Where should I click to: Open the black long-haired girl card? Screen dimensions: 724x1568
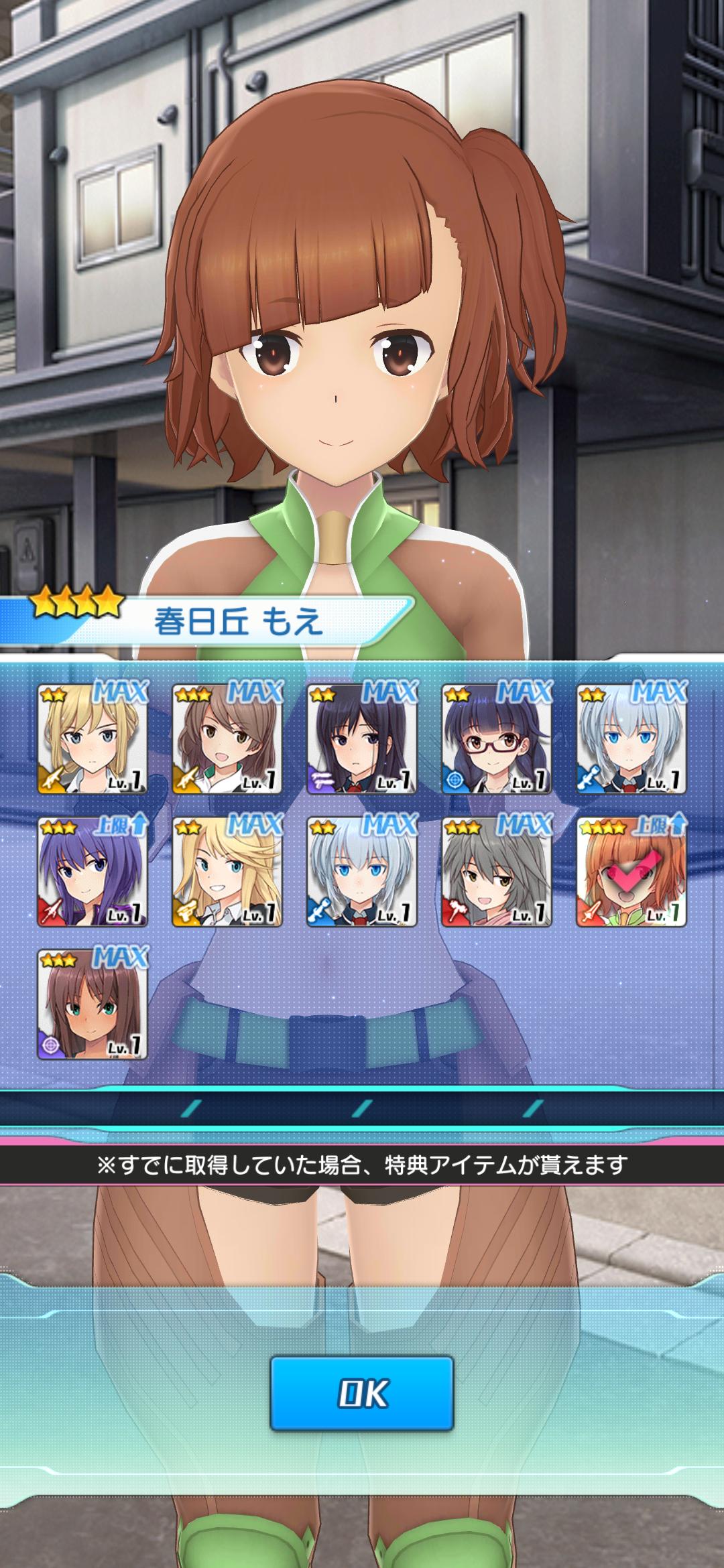(x=362, y=738)
